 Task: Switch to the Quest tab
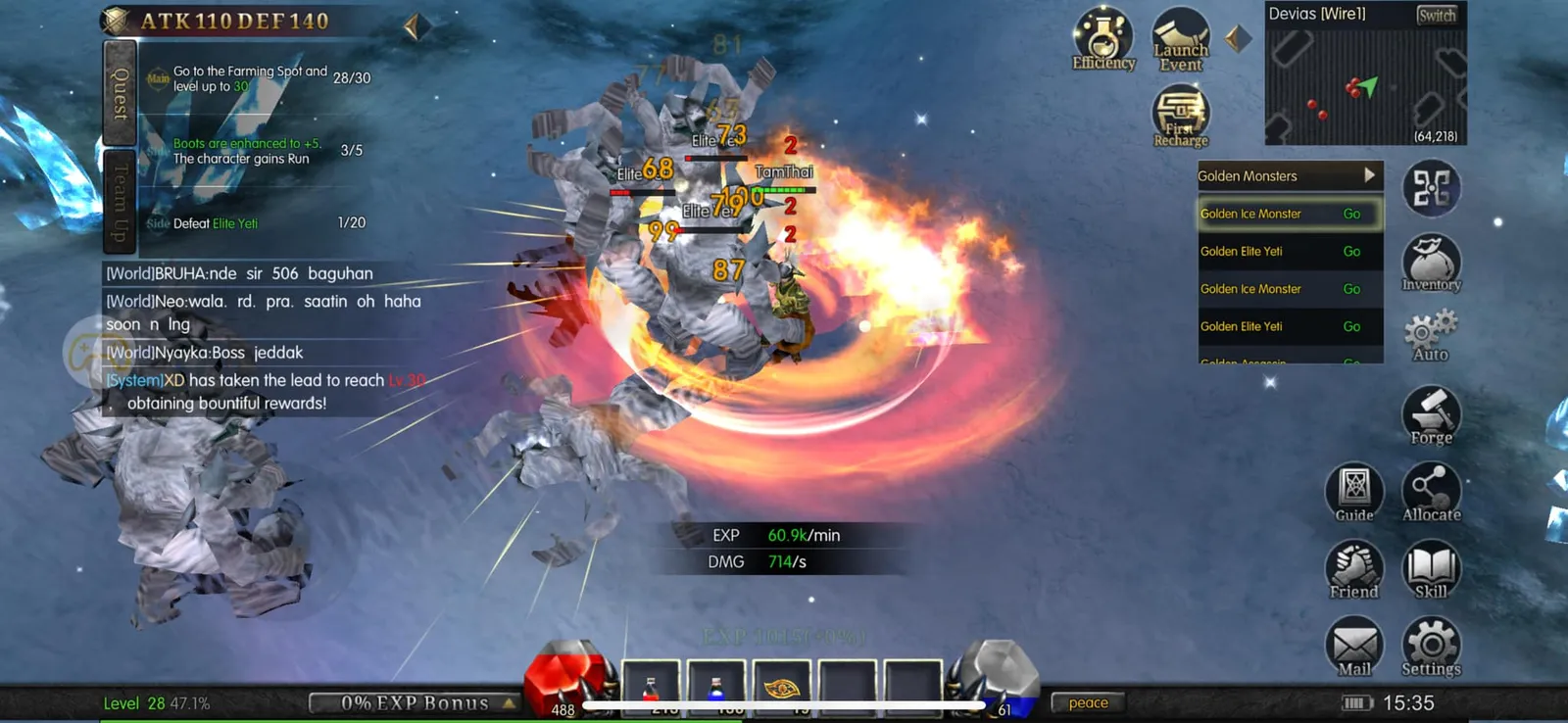click(120, 93)
